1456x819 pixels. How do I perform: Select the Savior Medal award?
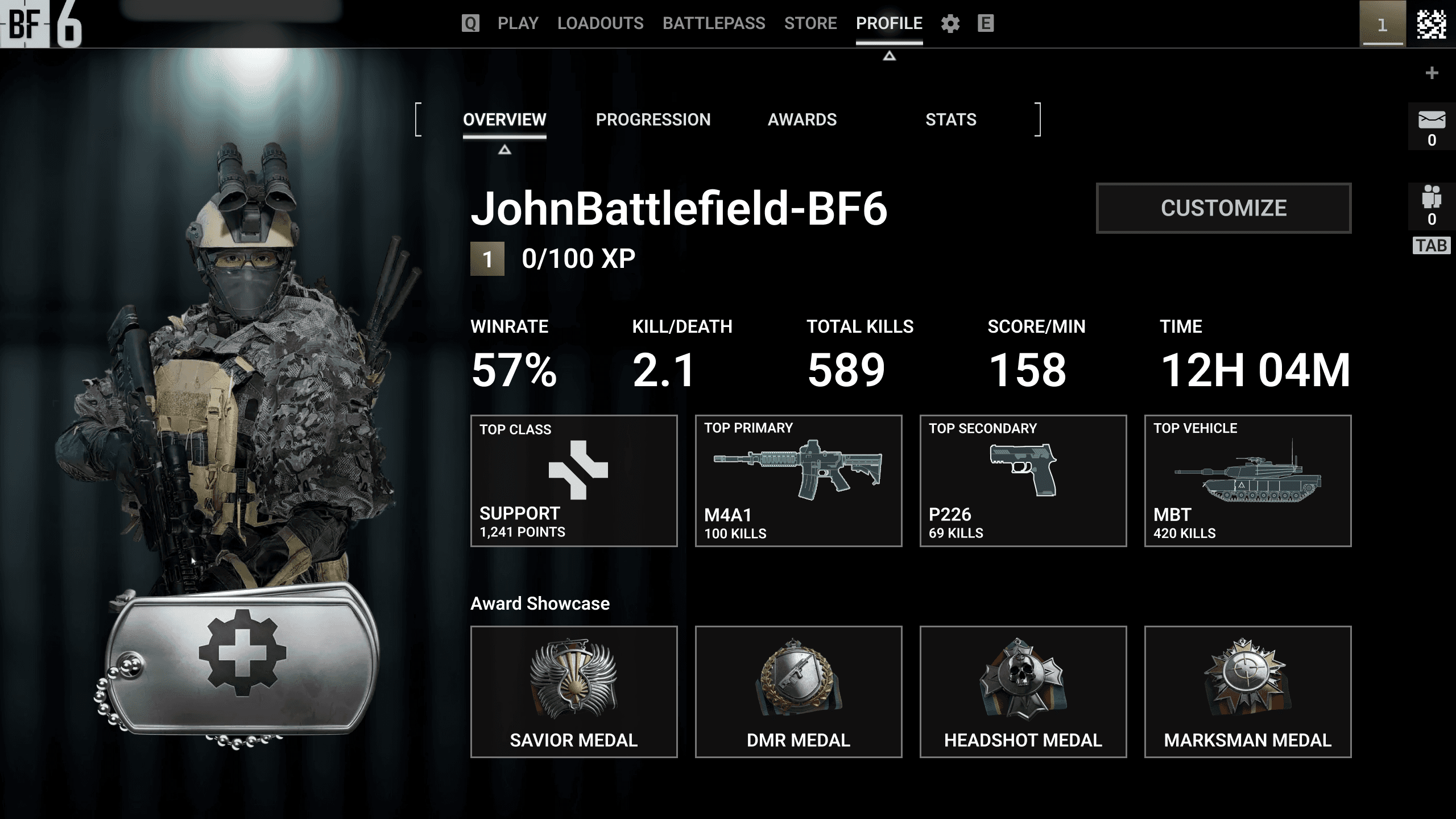[574, 692]
